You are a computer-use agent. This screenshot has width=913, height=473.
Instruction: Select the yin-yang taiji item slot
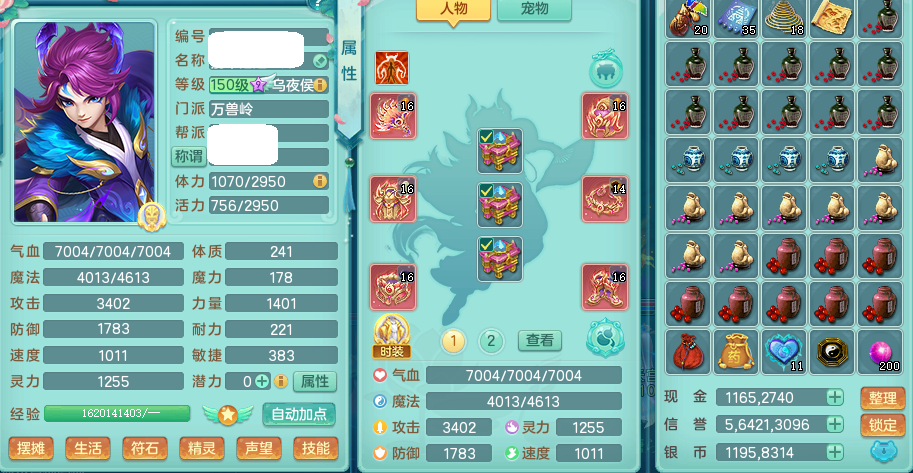(x=833, y=351)
